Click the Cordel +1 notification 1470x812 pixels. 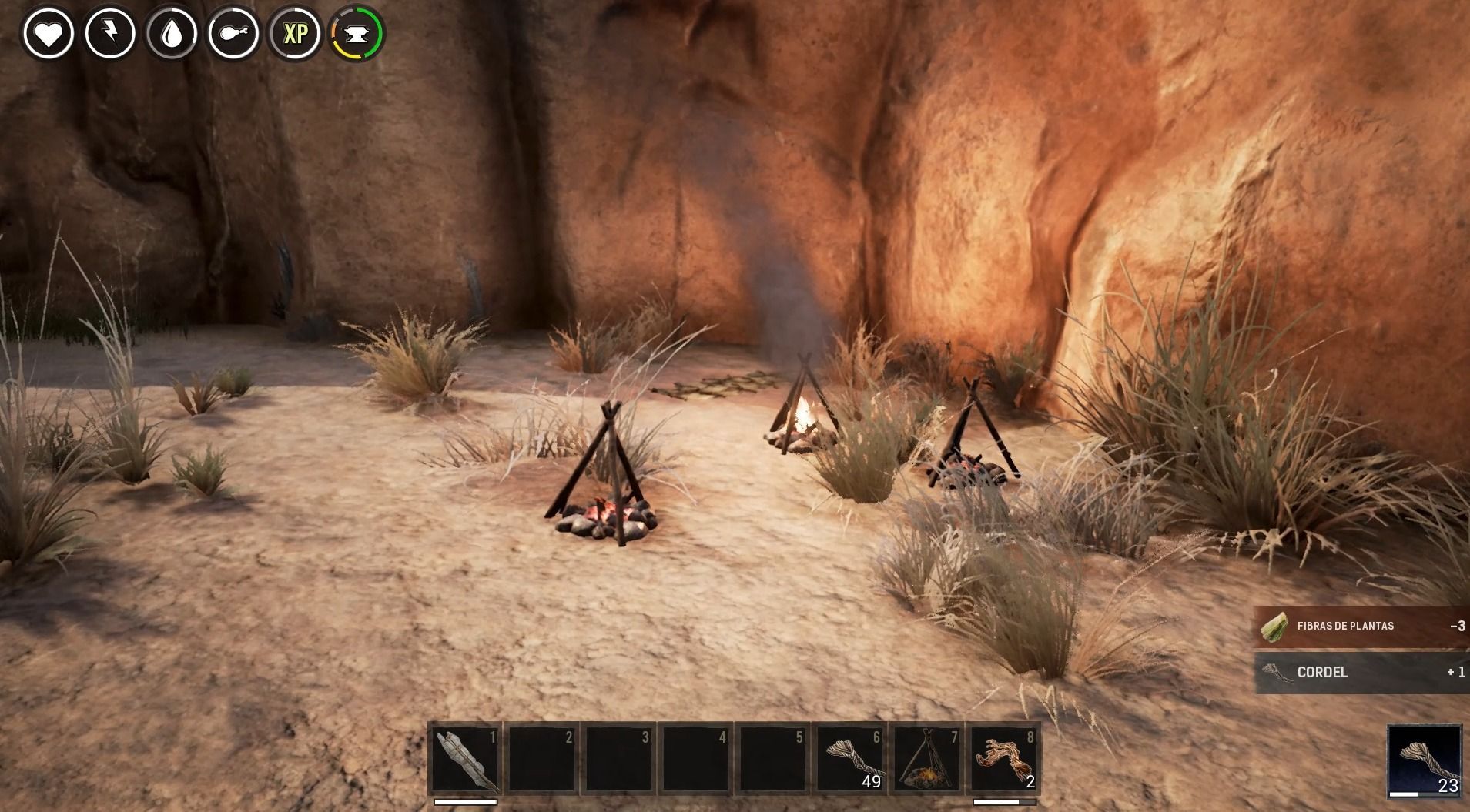coord(1361,672)
